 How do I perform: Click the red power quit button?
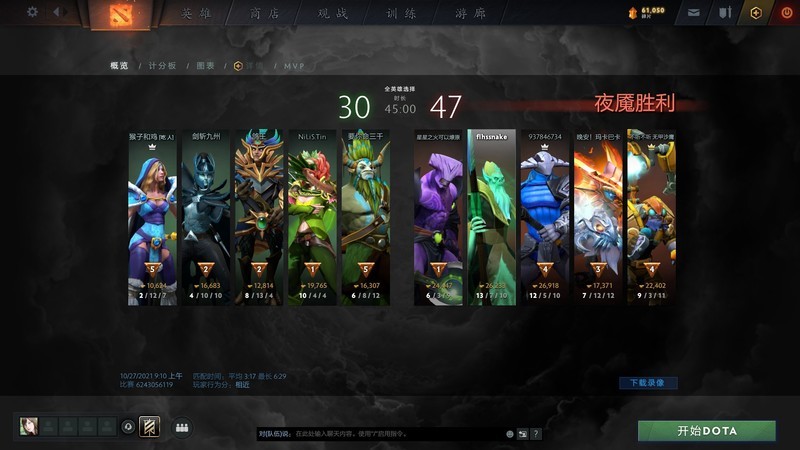pos(783,13)
